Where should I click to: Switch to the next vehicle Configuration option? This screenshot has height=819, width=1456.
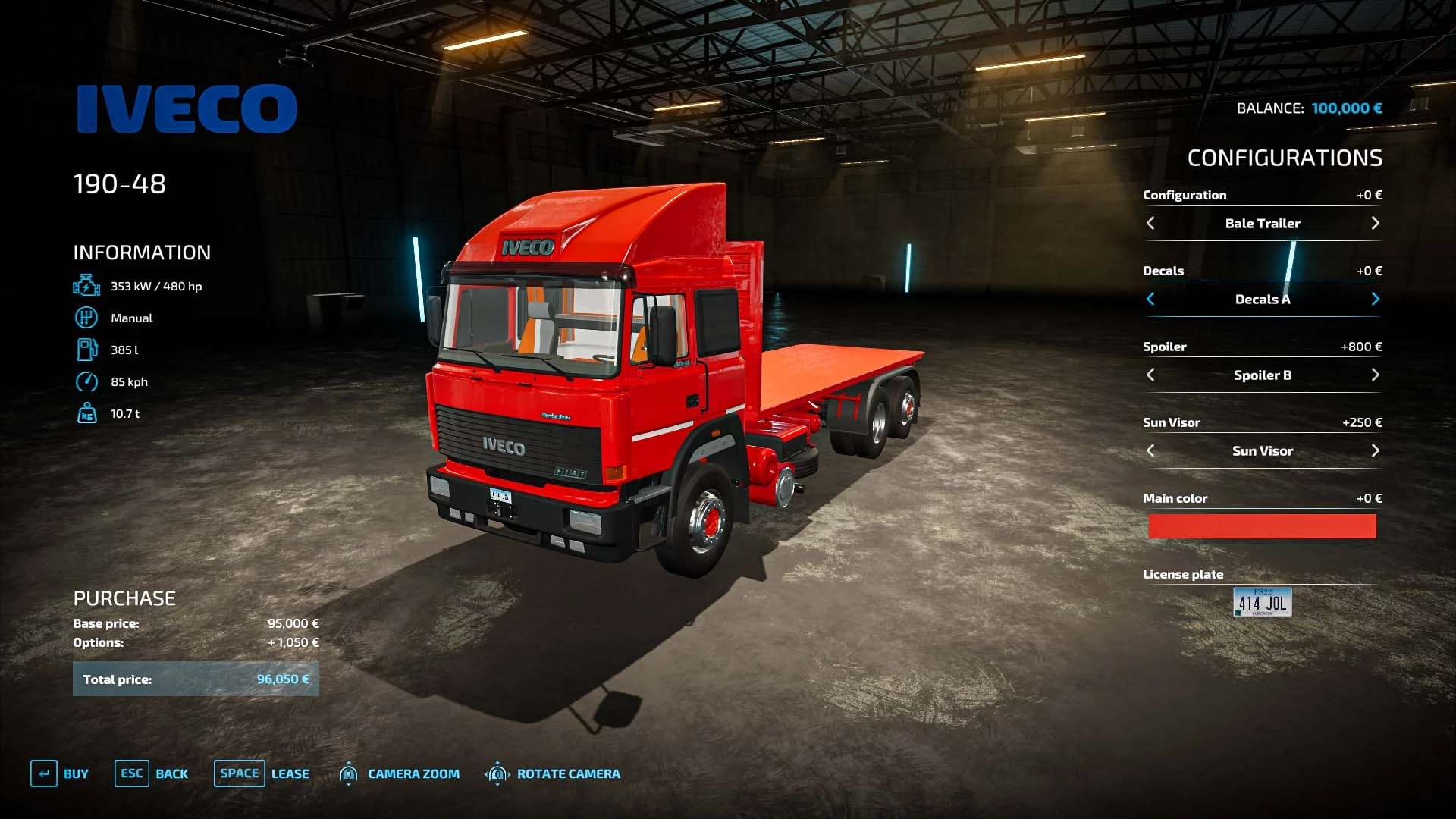point(1375,223)
